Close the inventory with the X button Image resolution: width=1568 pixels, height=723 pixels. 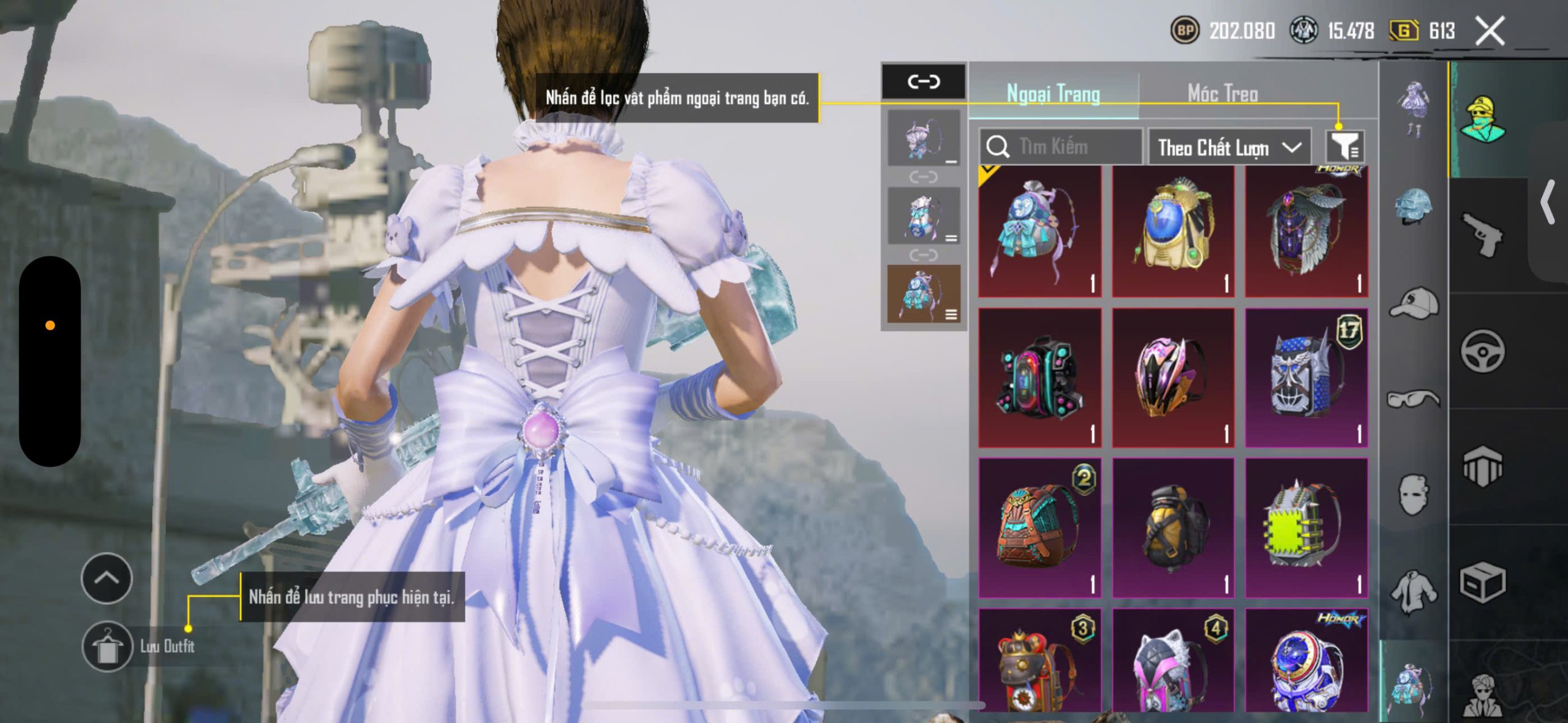[1490, 31]
